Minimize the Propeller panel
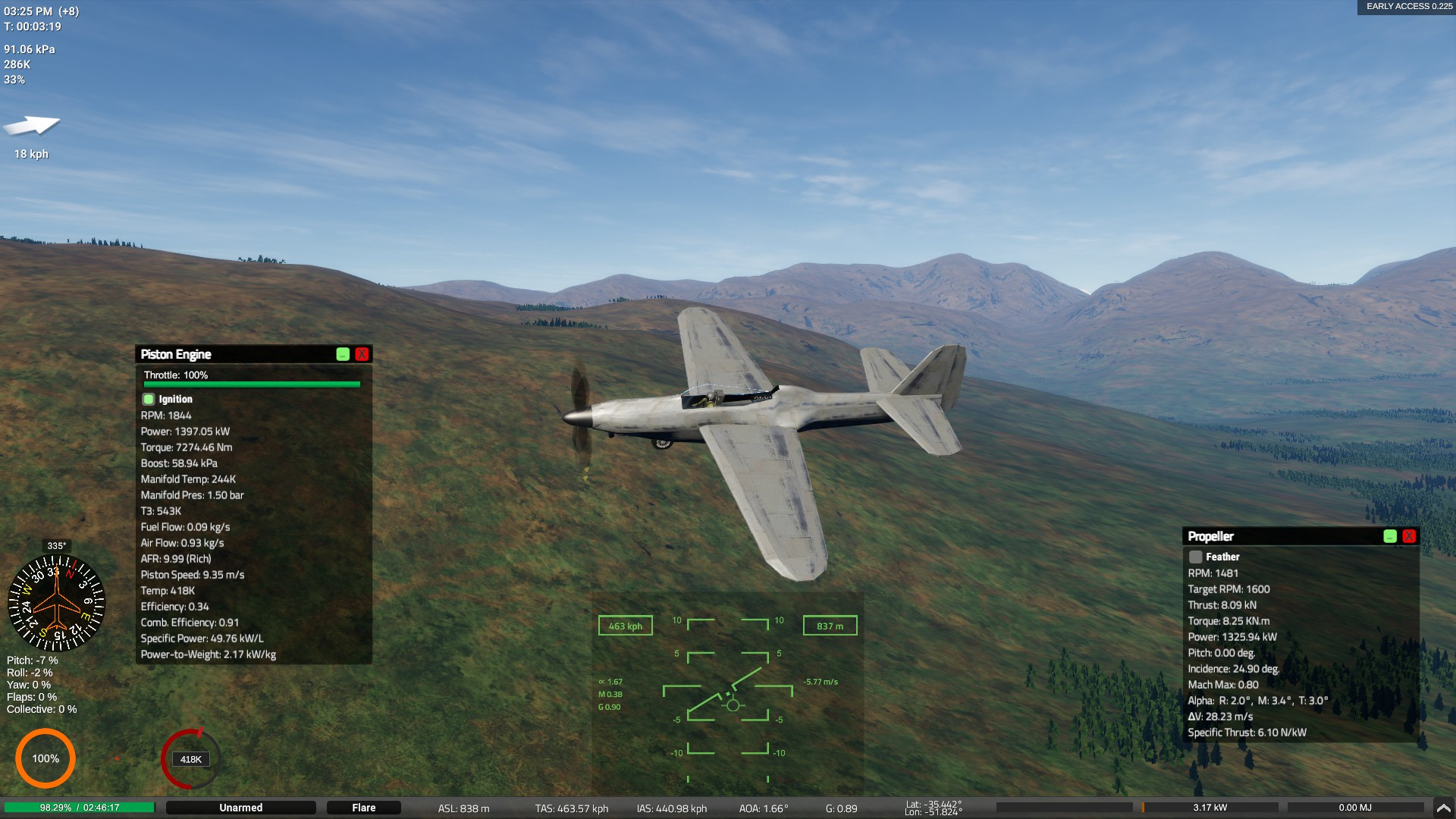 (1390, 536)
